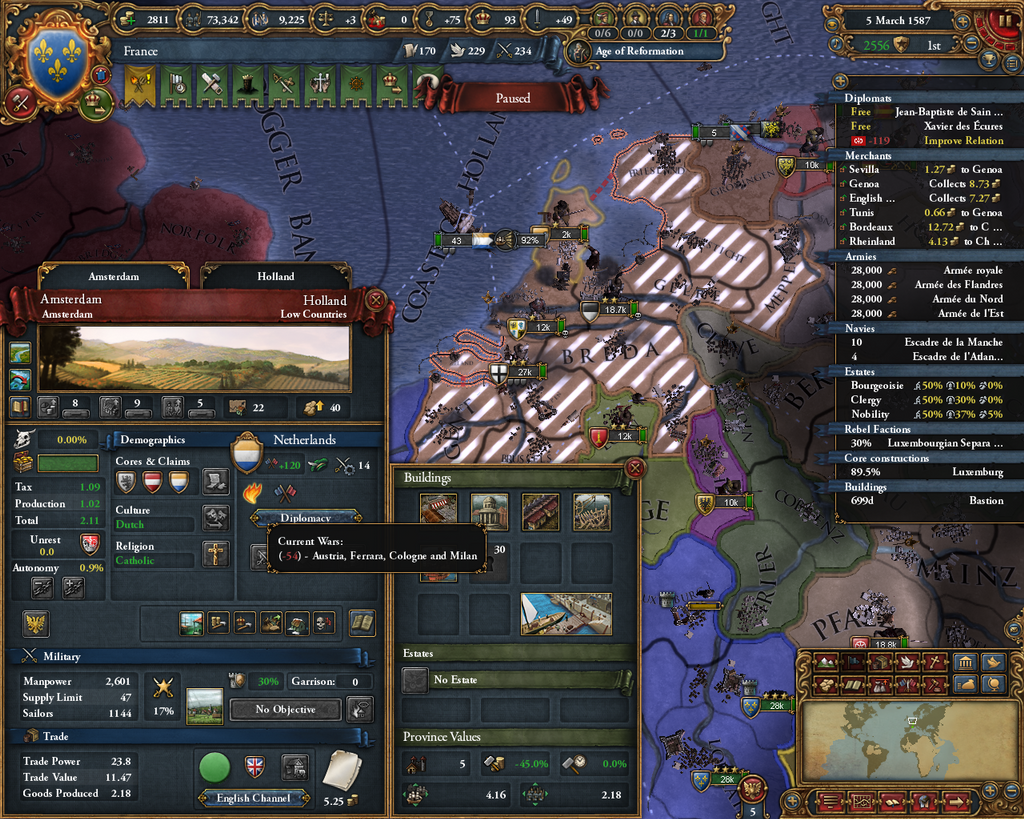This screenshot has height=819, width=1024.
Task: Click the No Objective button
Action: (x=285, y=709)
